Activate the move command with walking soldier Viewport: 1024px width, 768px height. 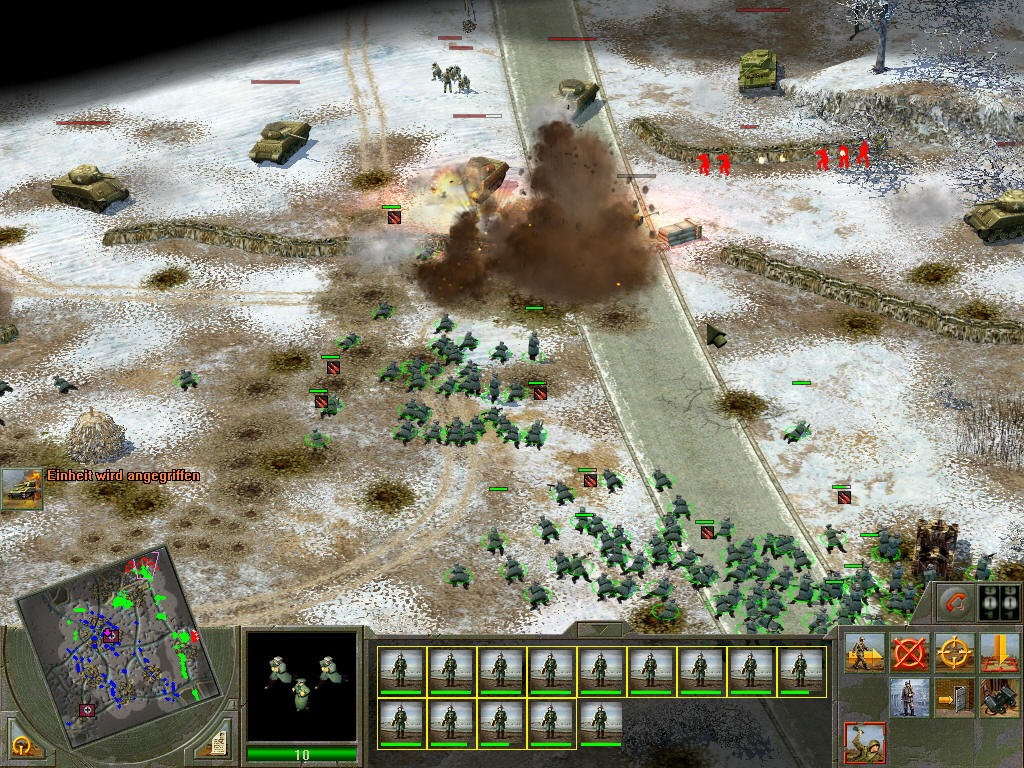tap(864, 652)
